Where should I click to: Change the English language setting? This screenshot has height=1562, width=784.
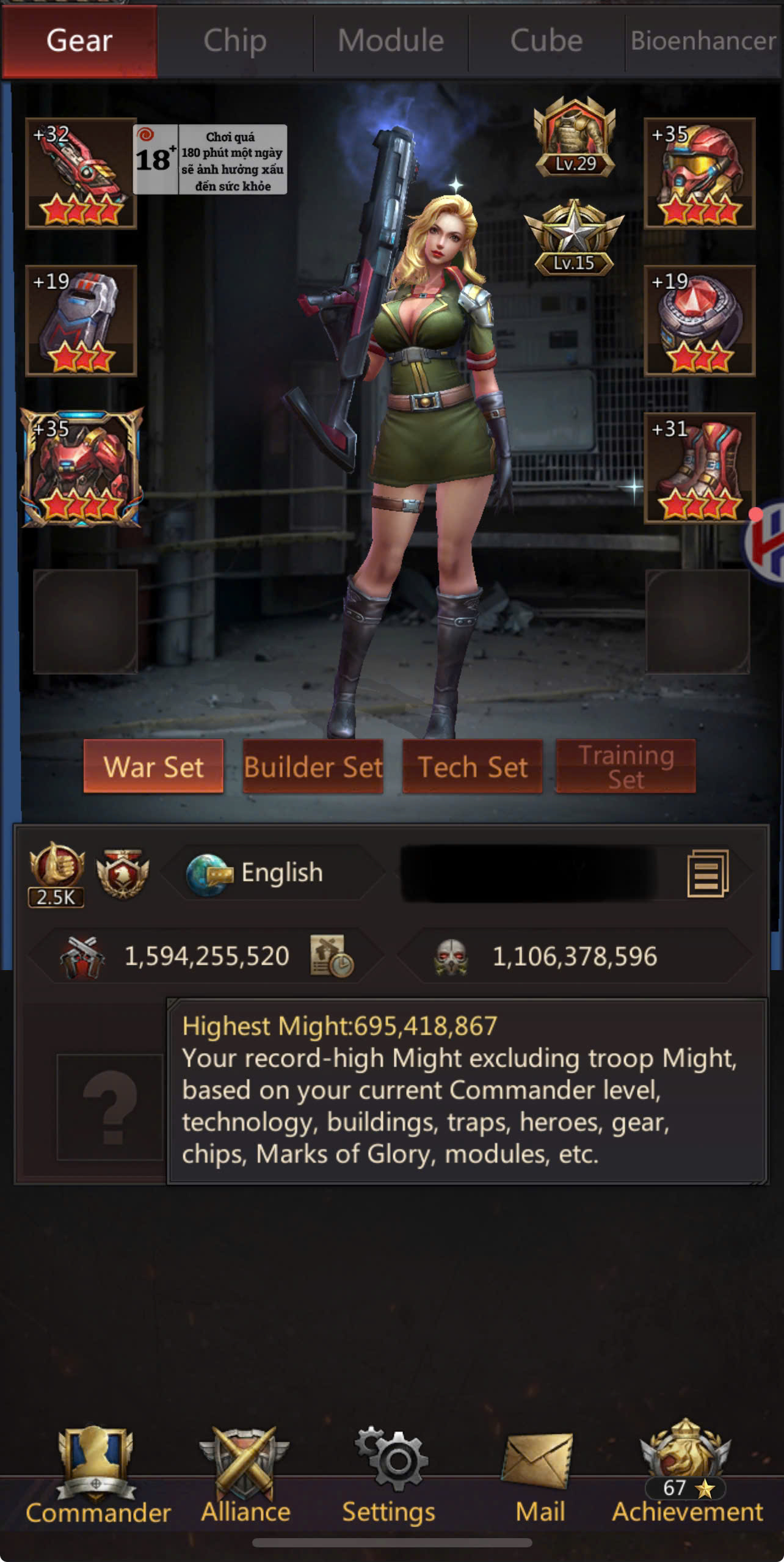tap(272, 872)
